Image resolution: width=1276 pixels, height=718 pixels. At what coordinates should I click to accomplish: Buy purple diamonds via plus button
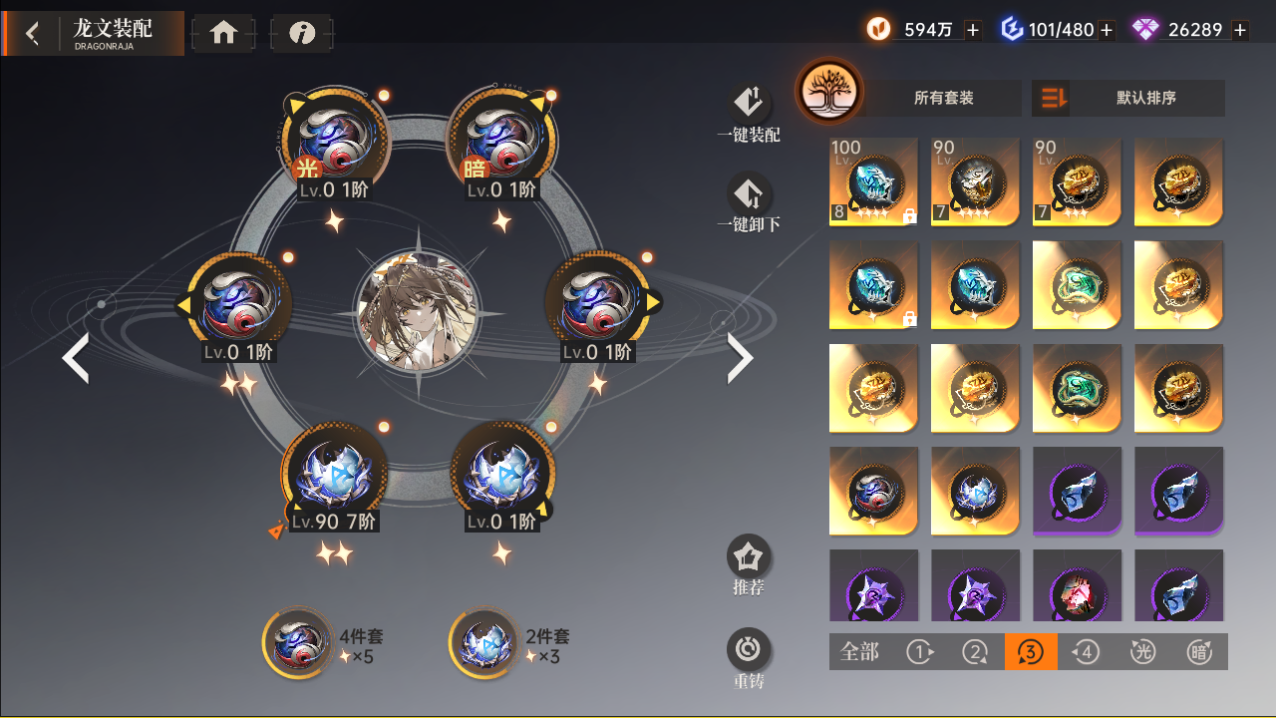coord(1240,30)
